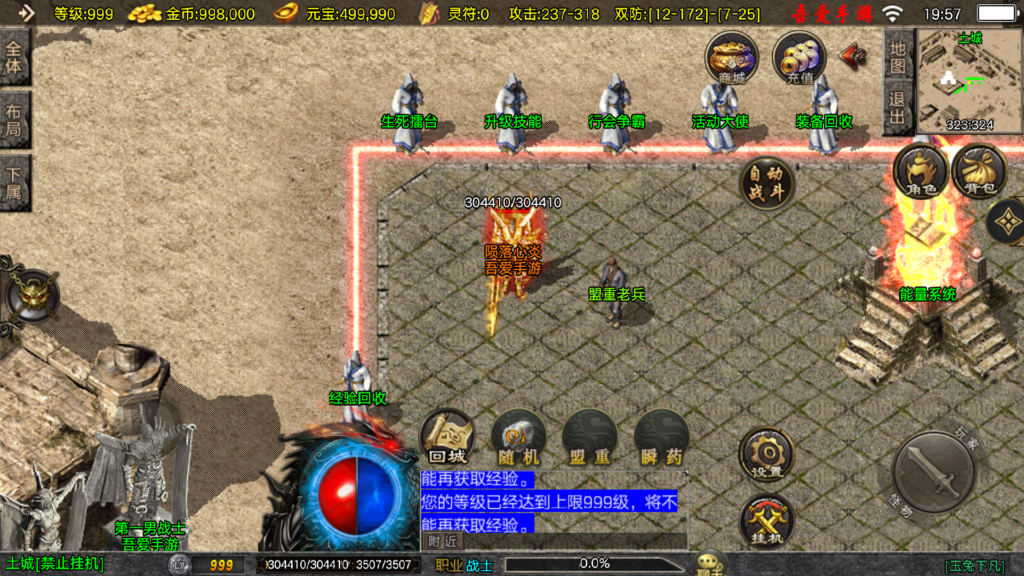Open the 设置 settings gear
This screenshot has height=576, width=1024.
coord(767,454)
